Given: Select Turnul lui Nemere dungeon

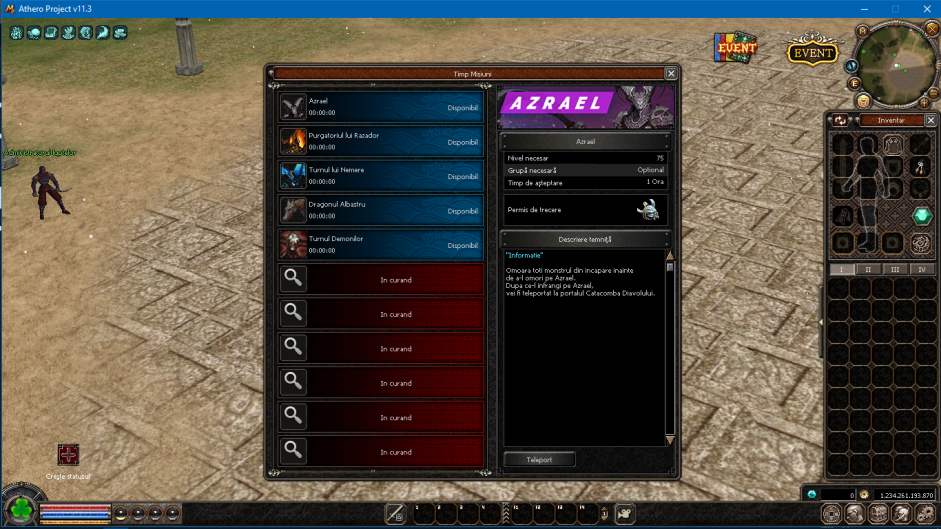Looking at the screenshot, I should pos(380,176).
